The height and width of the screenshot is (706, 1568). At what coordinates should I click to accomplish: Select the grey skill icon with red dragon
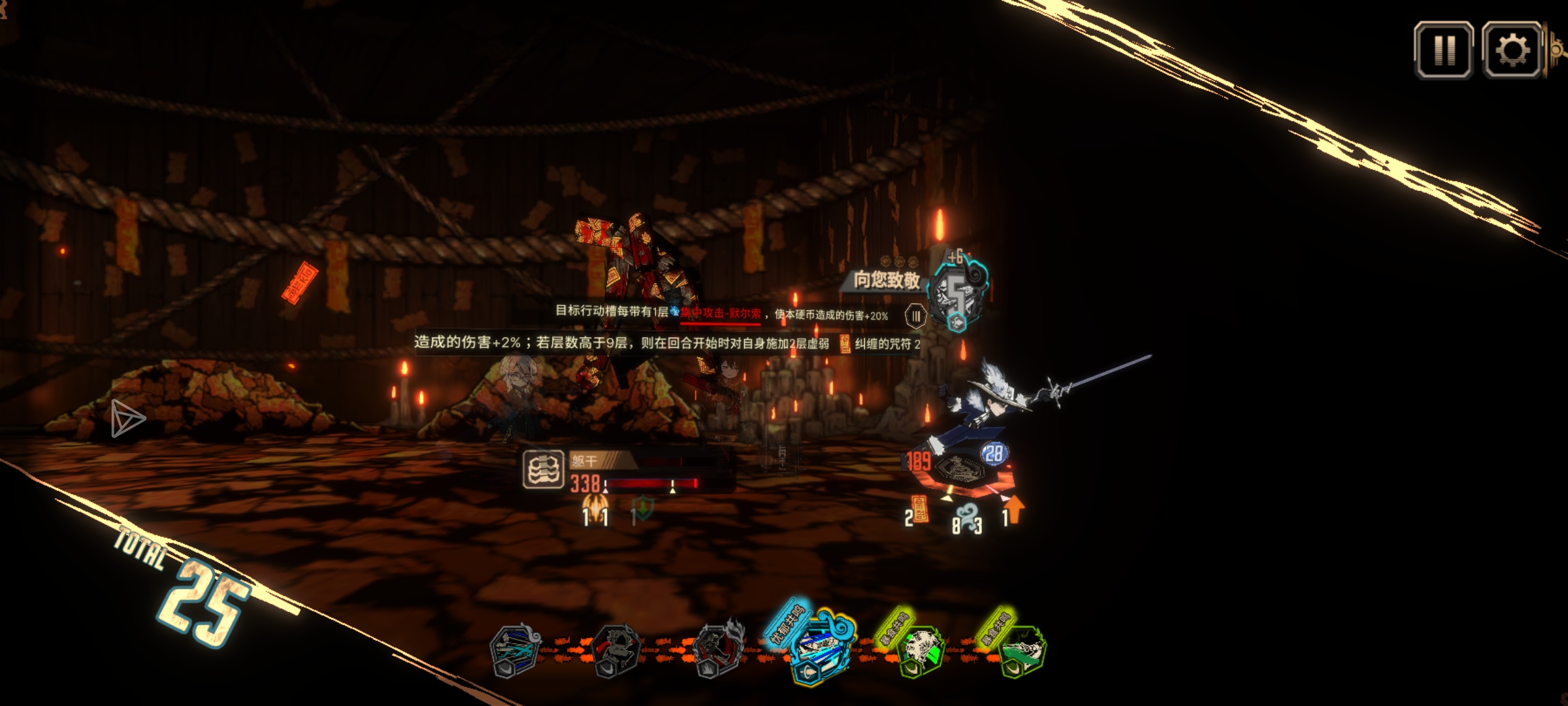click(x=616, y=650)
